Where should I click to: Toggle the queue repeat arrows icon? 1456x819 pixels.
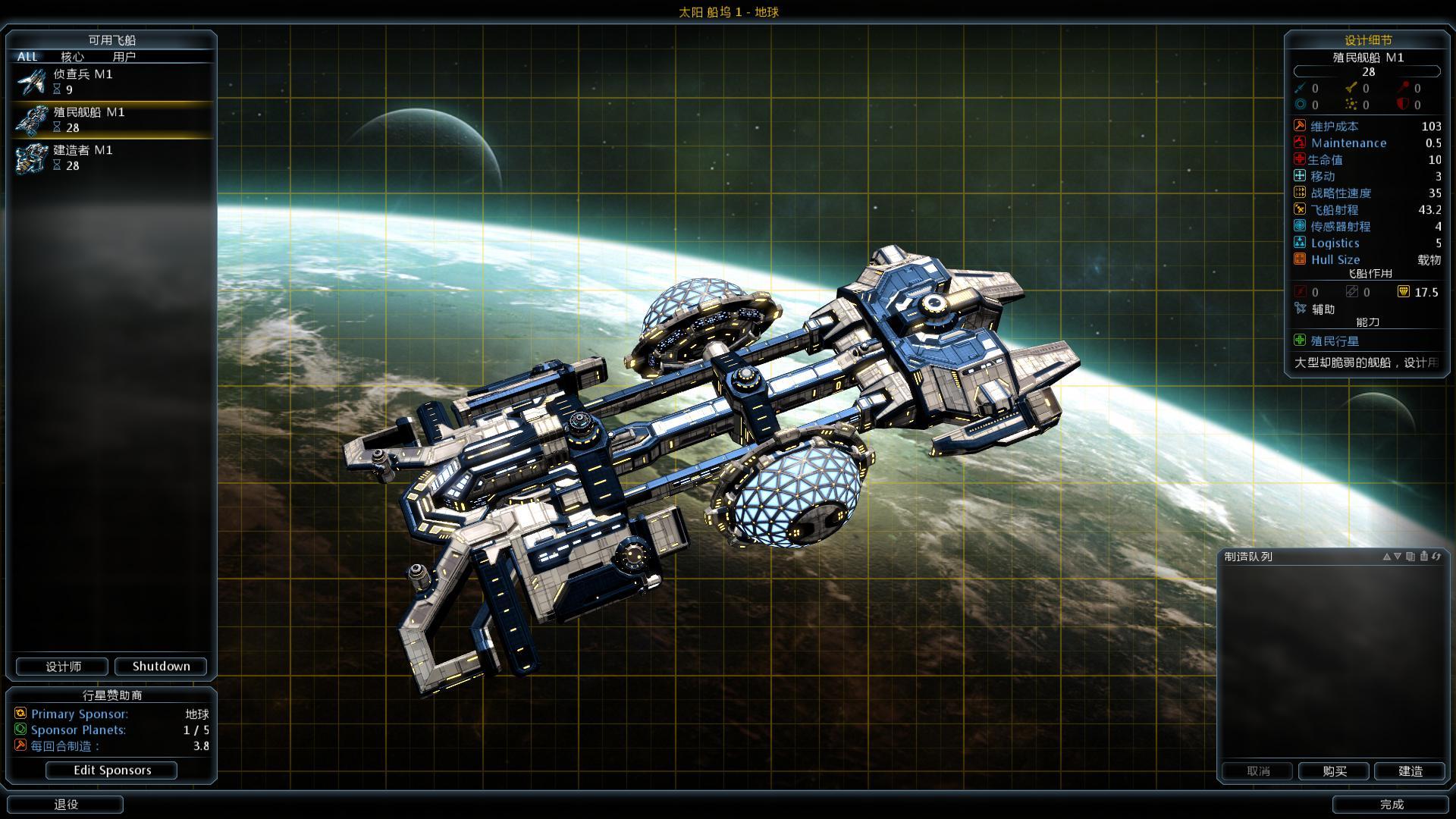click(1436, 556)
